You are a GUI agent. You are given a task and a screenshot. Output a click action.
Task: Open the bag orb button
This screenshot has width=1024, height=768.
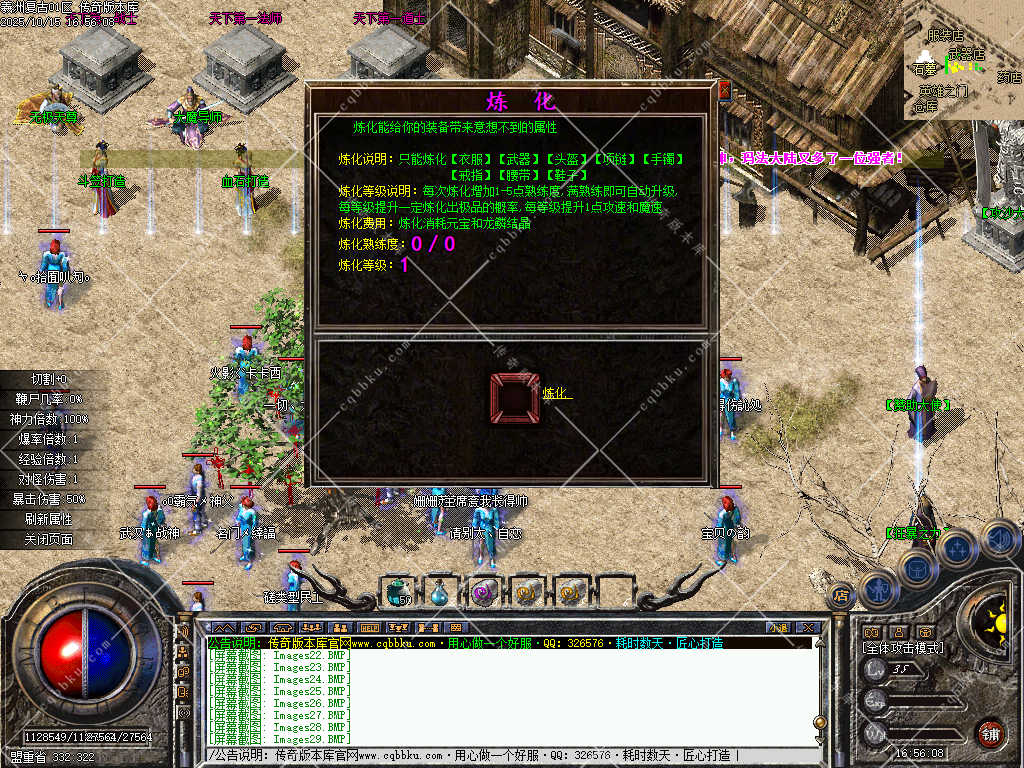pos(916,568)
